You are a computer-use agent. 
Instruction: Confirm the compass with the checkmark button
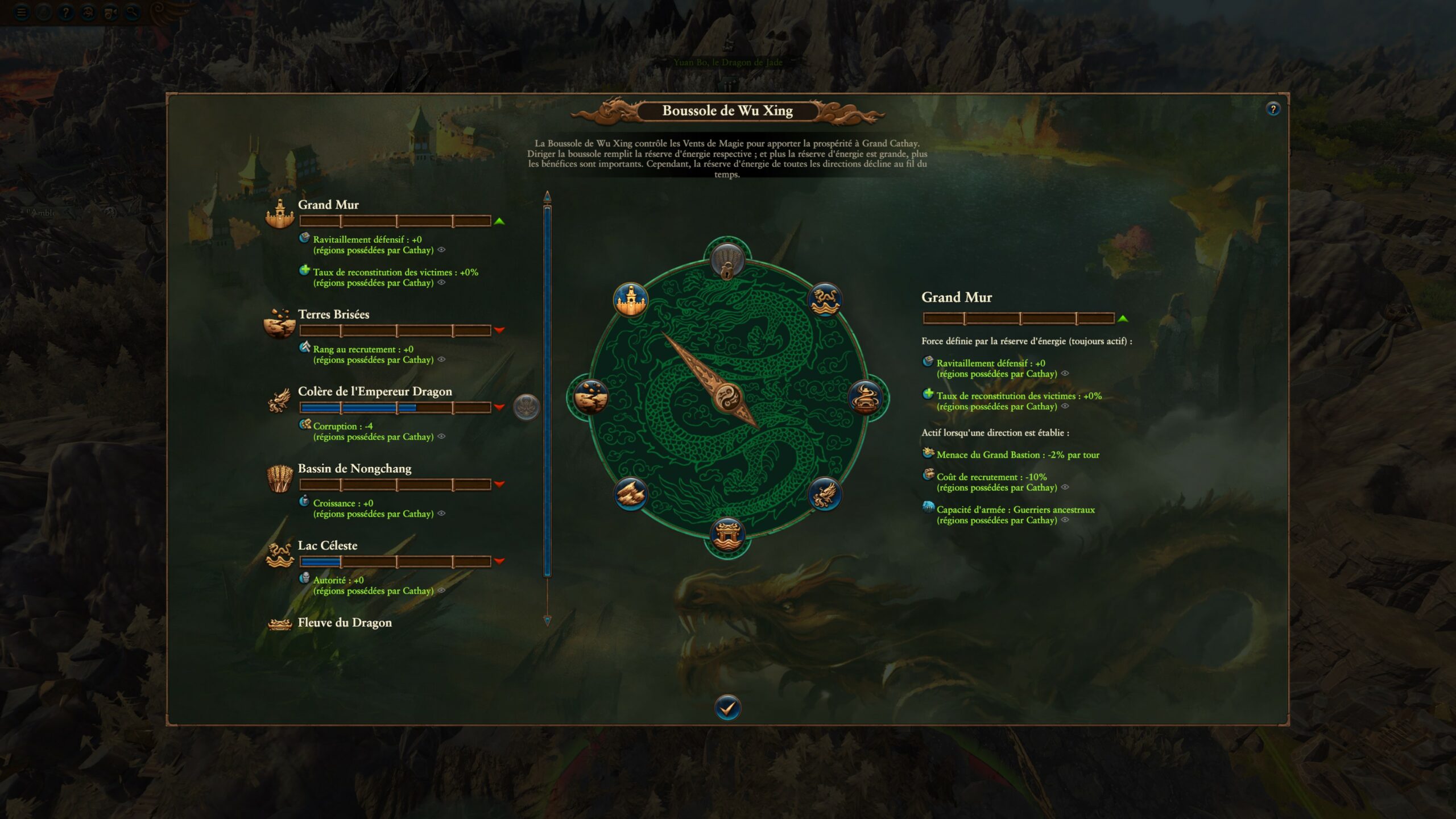(727, 708)
